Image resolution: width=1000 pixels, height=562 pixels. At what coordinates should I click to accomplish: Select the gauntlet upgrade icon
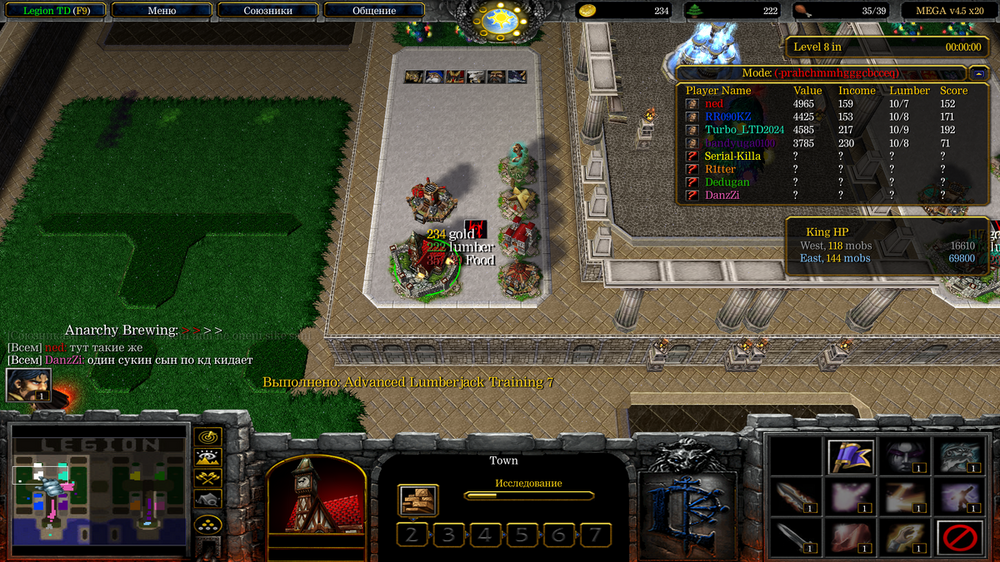click(x=905, y=538)
